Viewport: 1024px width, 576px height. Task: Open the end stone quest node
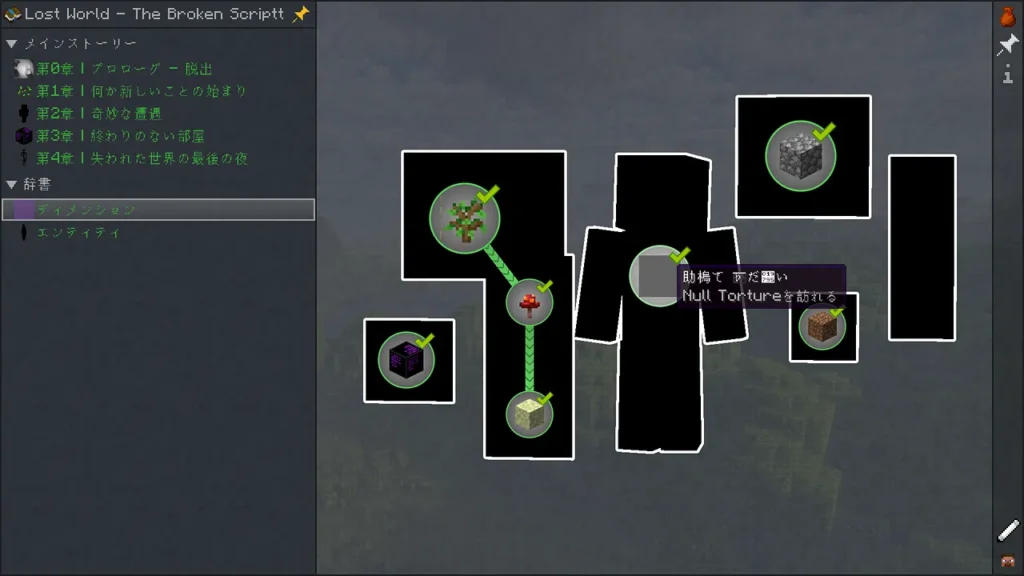coord(529,414)
